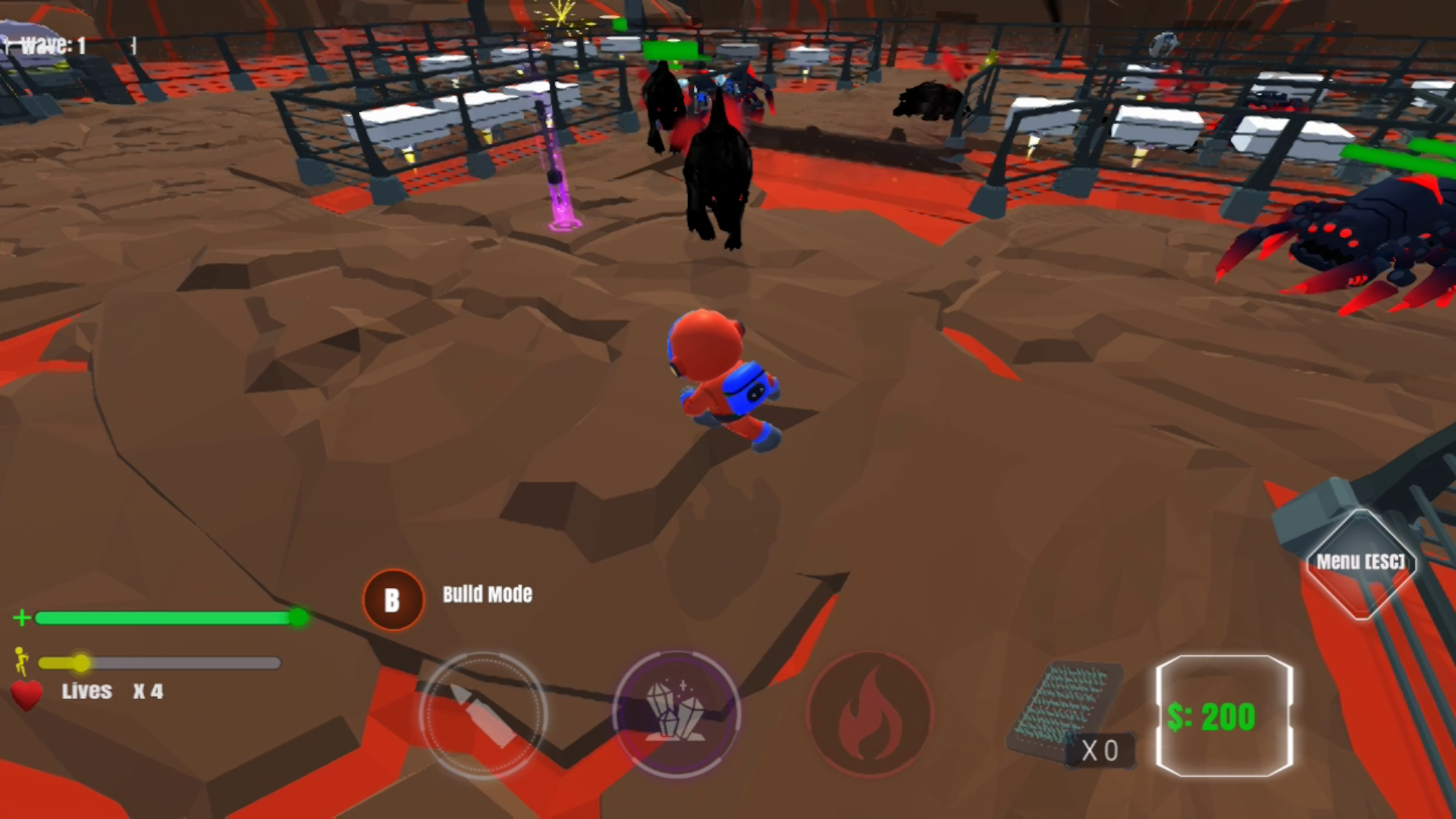Click the heart icon beside Lives
The image size is (1456, 819).
tap(25, 692)
